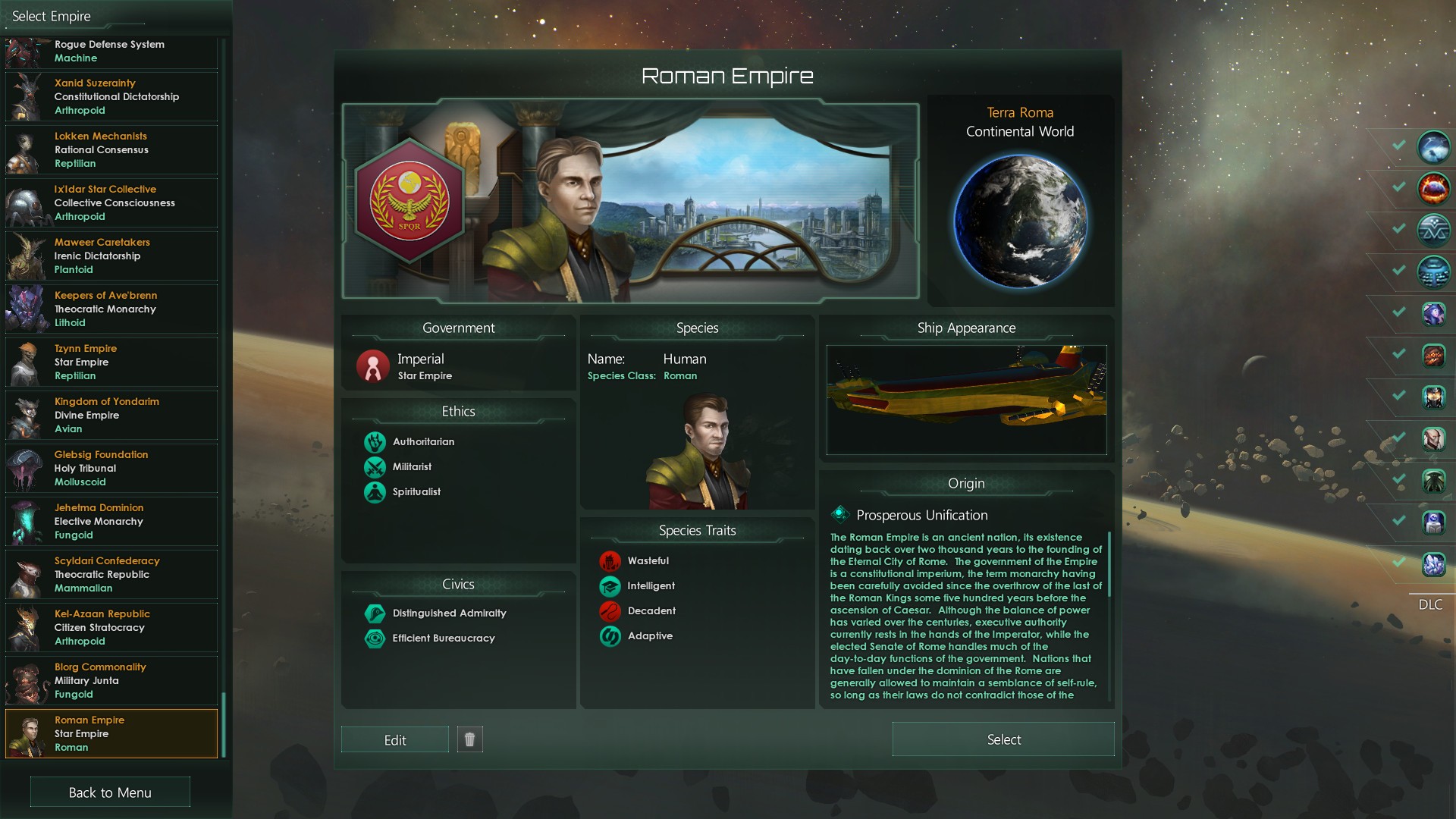Choose the Kingdom of Yondarim
The width and height of the screenshot is (1456, 819).
[x=111, y=415]
